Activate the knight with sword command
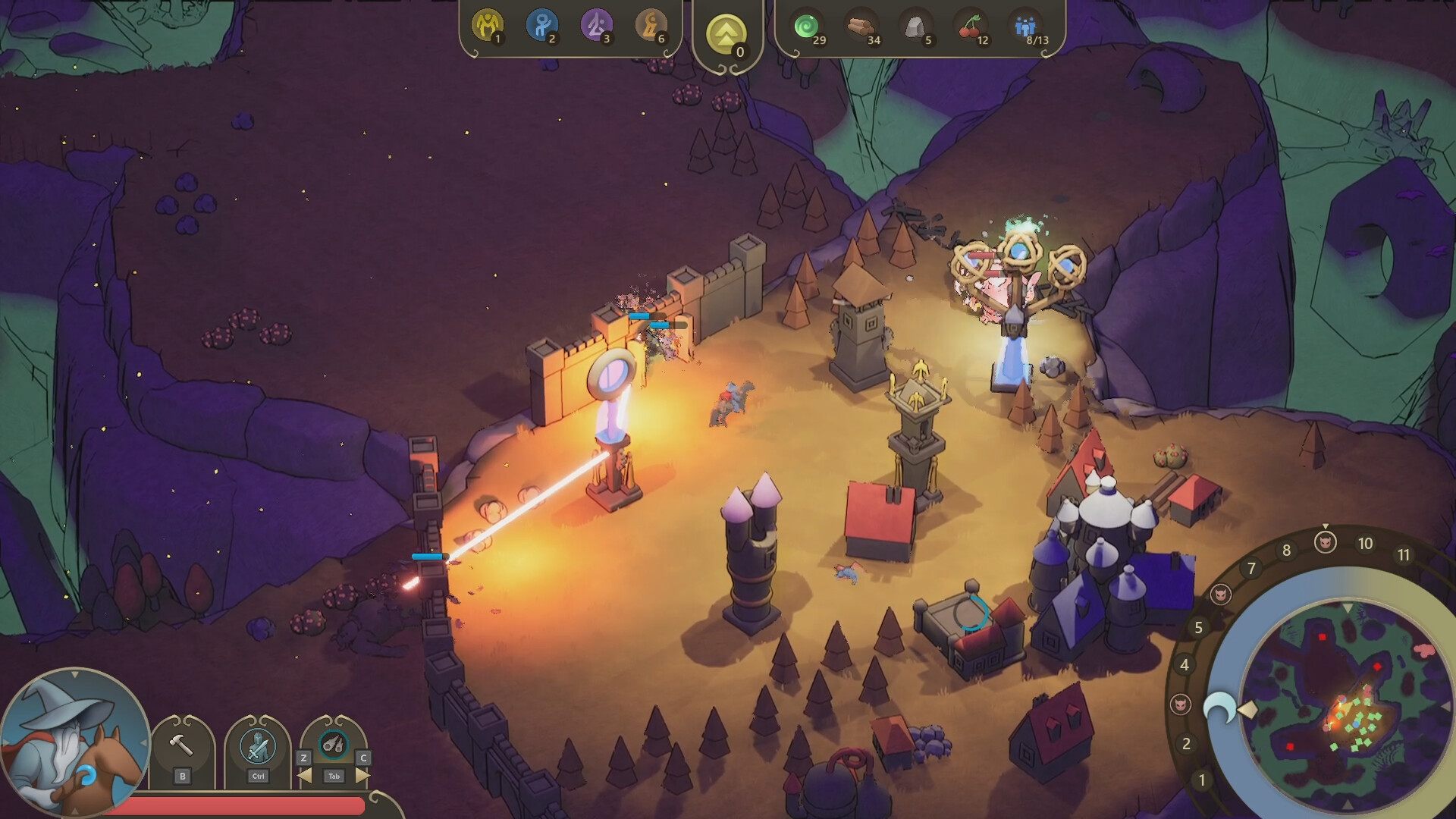Viewport: 1456px width, 819px height. tap(258, 746)
